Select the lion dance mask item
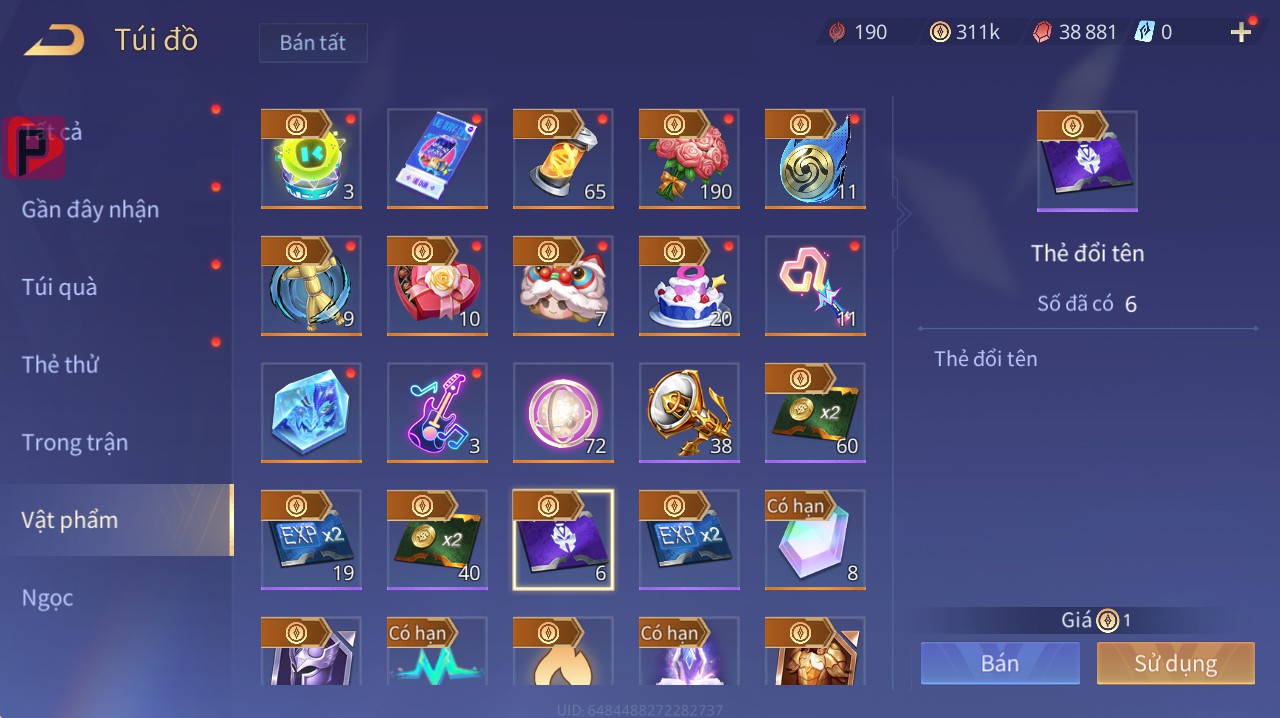The image size is (1280, 718). tap(563, 285)
